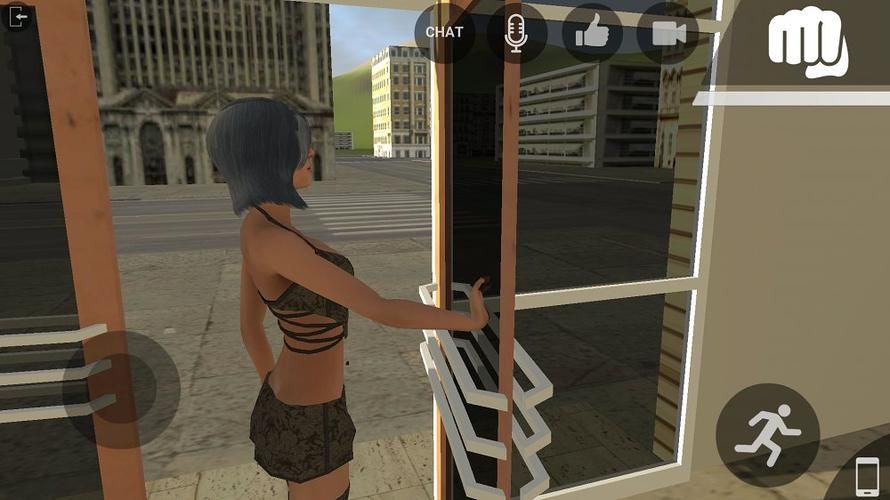Image resolution: width=890 pixels, height=500 pixels.
Task: Activate the video camera button
Action: (668, 32)
